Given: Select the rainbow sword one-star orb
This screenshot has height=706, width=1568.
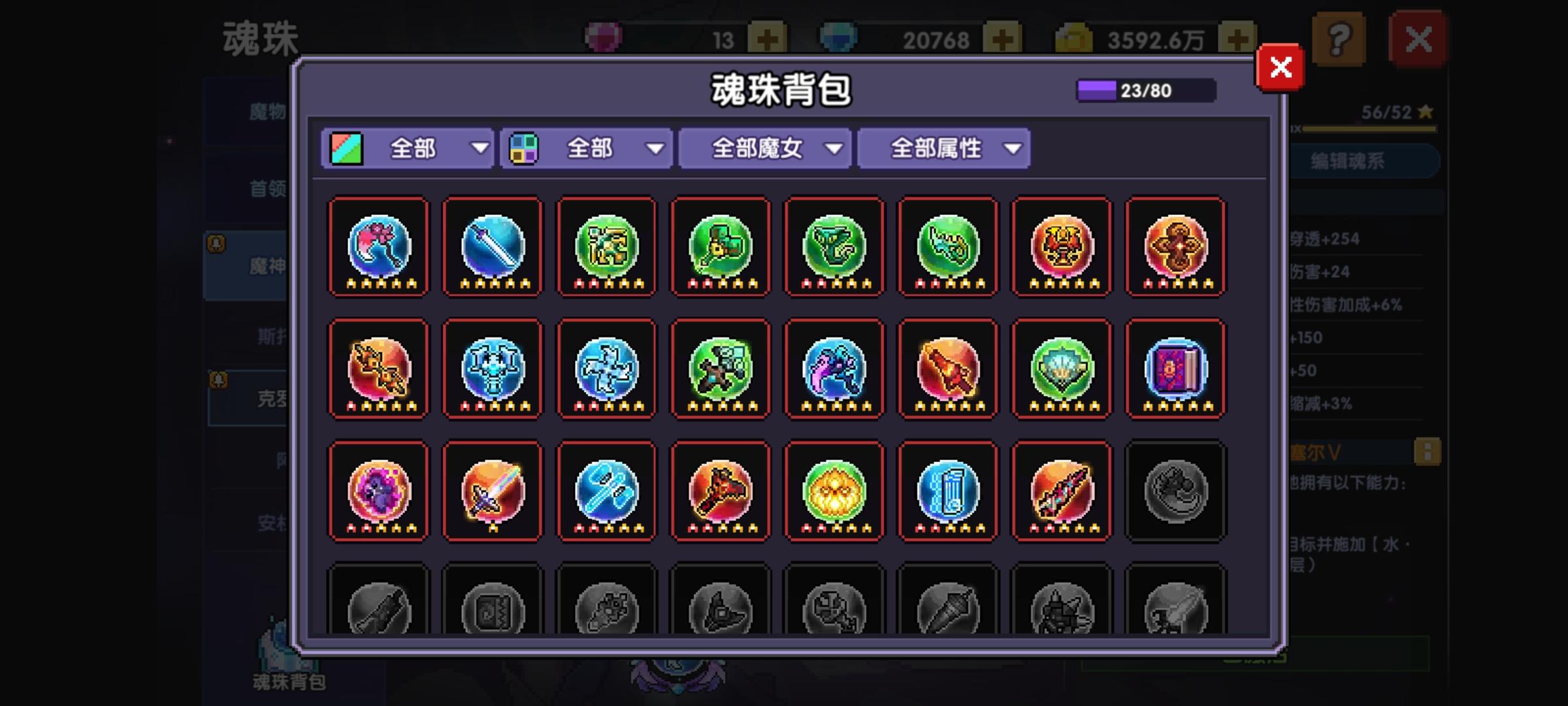Looking at the screenshot, I should tap(492, 491).
